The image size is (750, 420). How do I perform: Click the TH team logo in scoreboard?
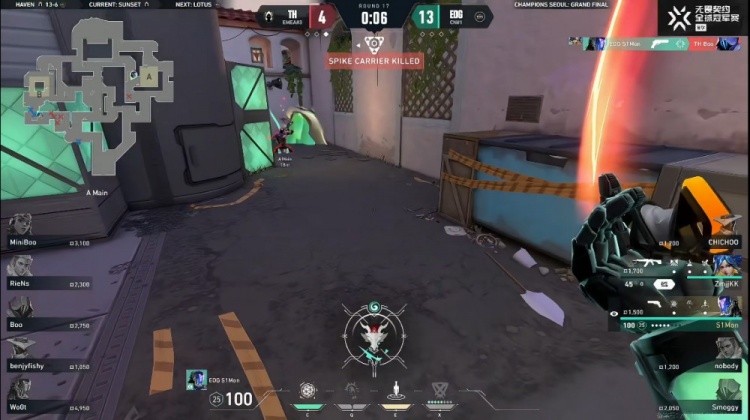click(x=267, y=16)
